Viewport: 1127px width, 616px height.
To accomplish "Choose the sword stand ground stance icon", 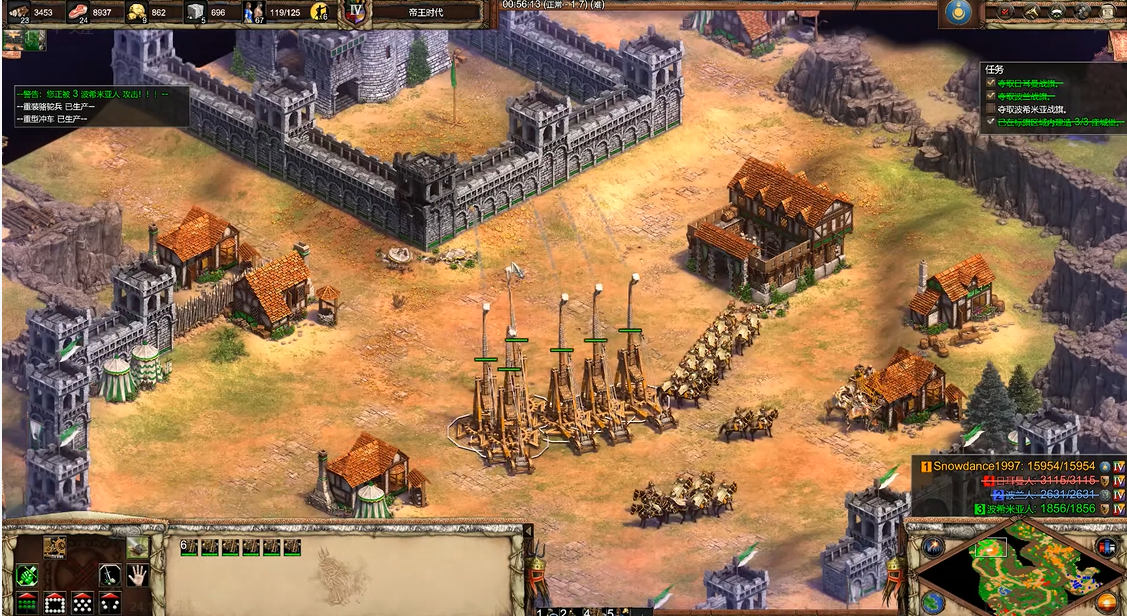I will (x=110, y=575).
